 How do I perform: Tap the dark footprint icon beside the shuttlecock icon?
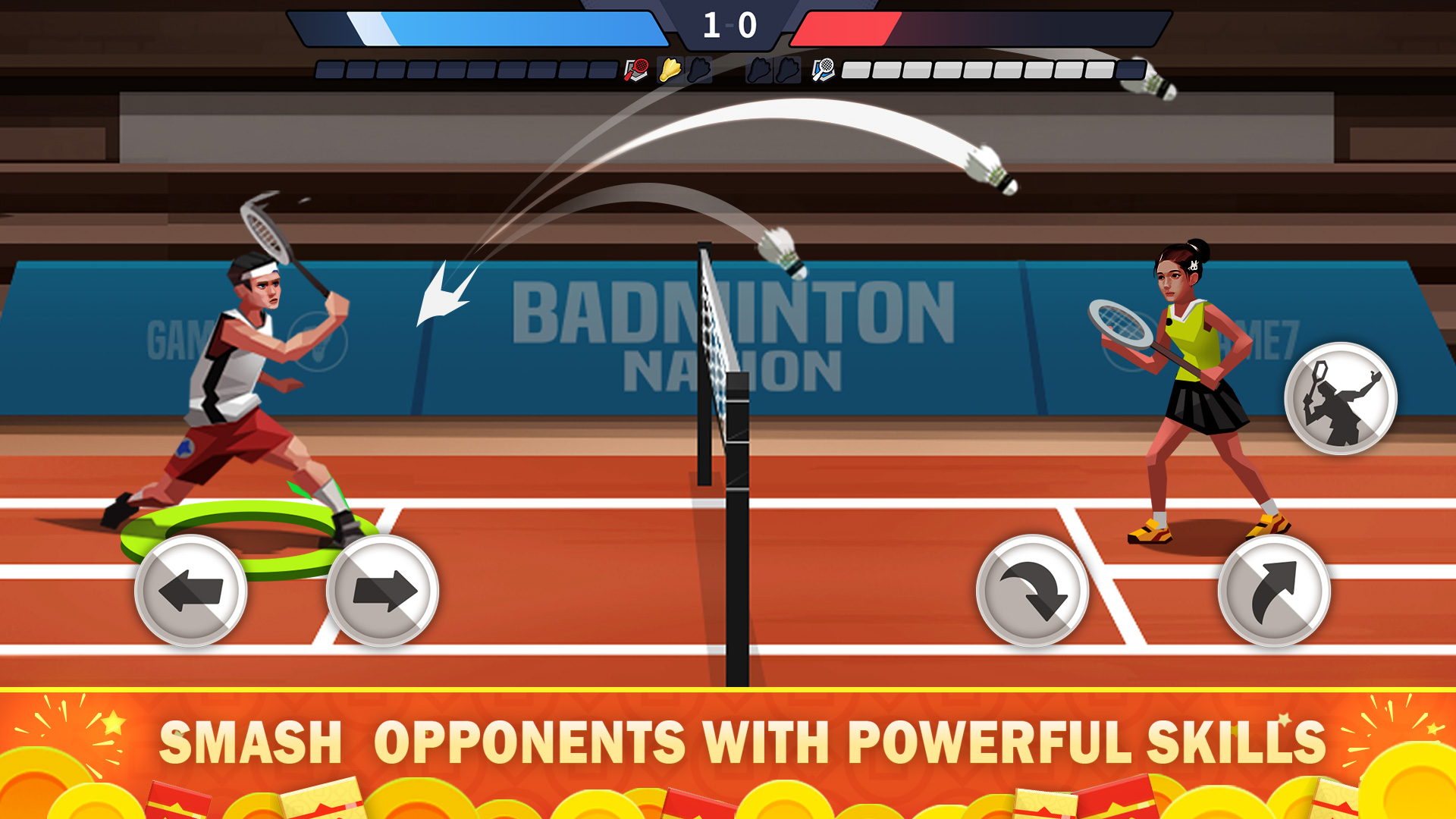pyautogui.click(x=698, y=70)
